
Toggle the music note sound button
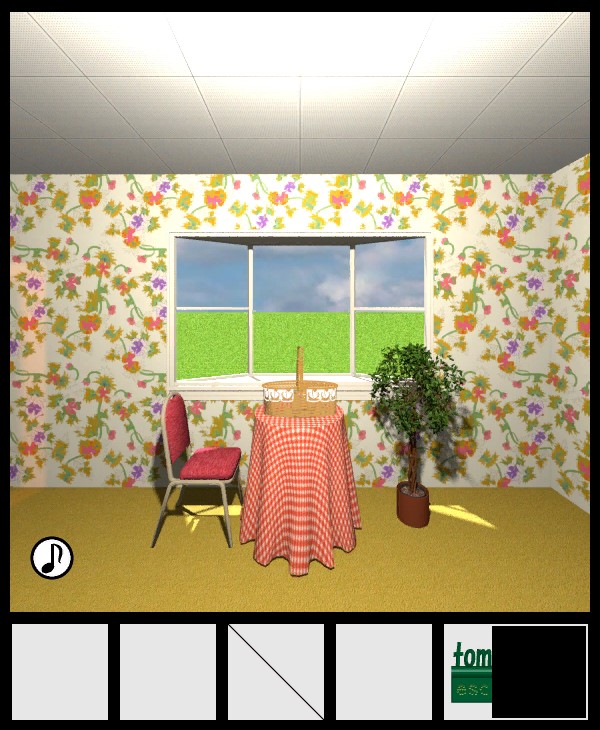point(52,558)
